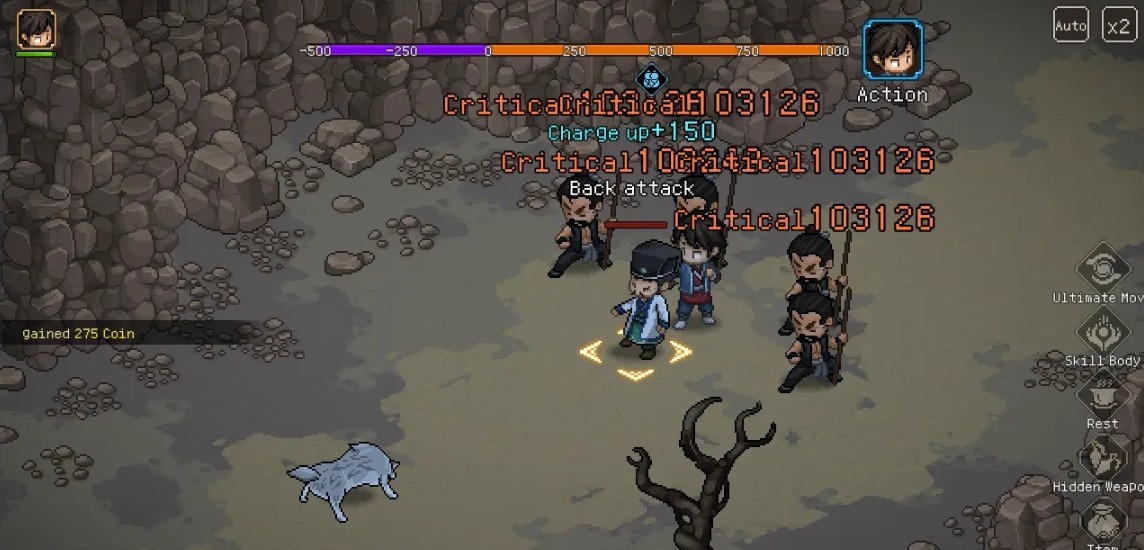The image size is (1144, 550).
Task: Choose the Rest teacup action
Action: (x=1103, y=393)
